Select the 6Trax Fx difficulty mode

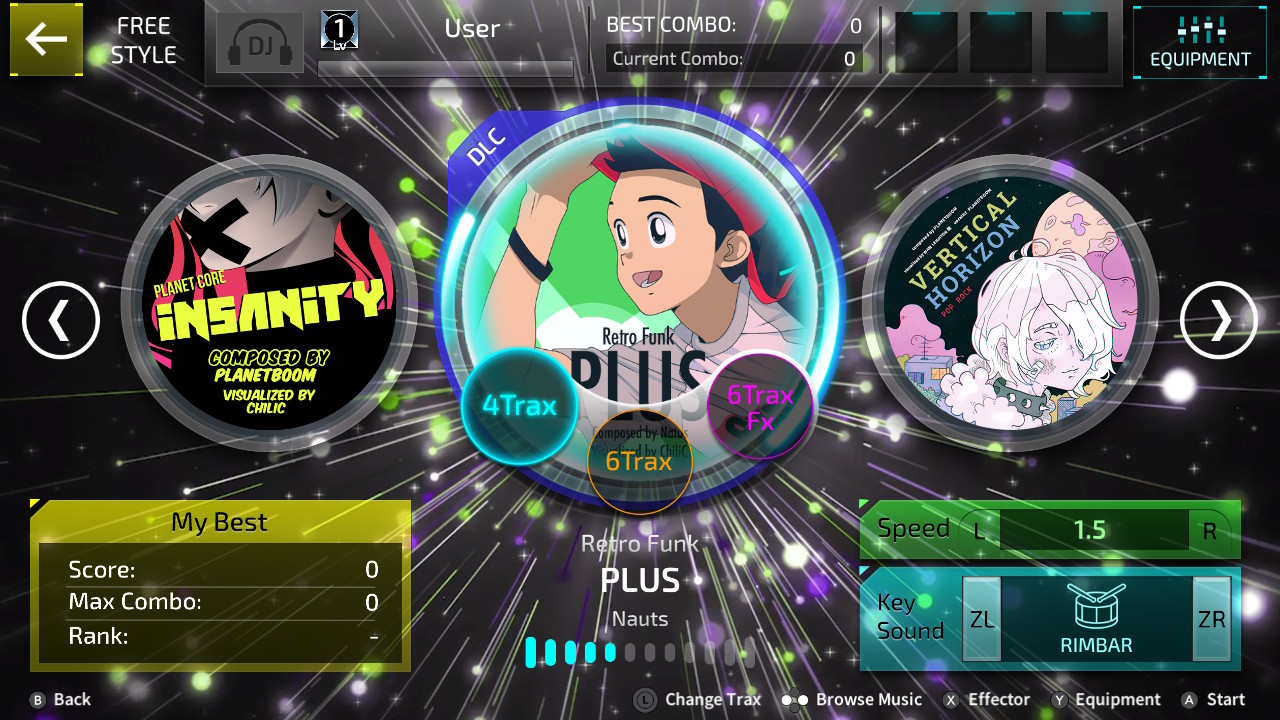(x=759, y=406)
